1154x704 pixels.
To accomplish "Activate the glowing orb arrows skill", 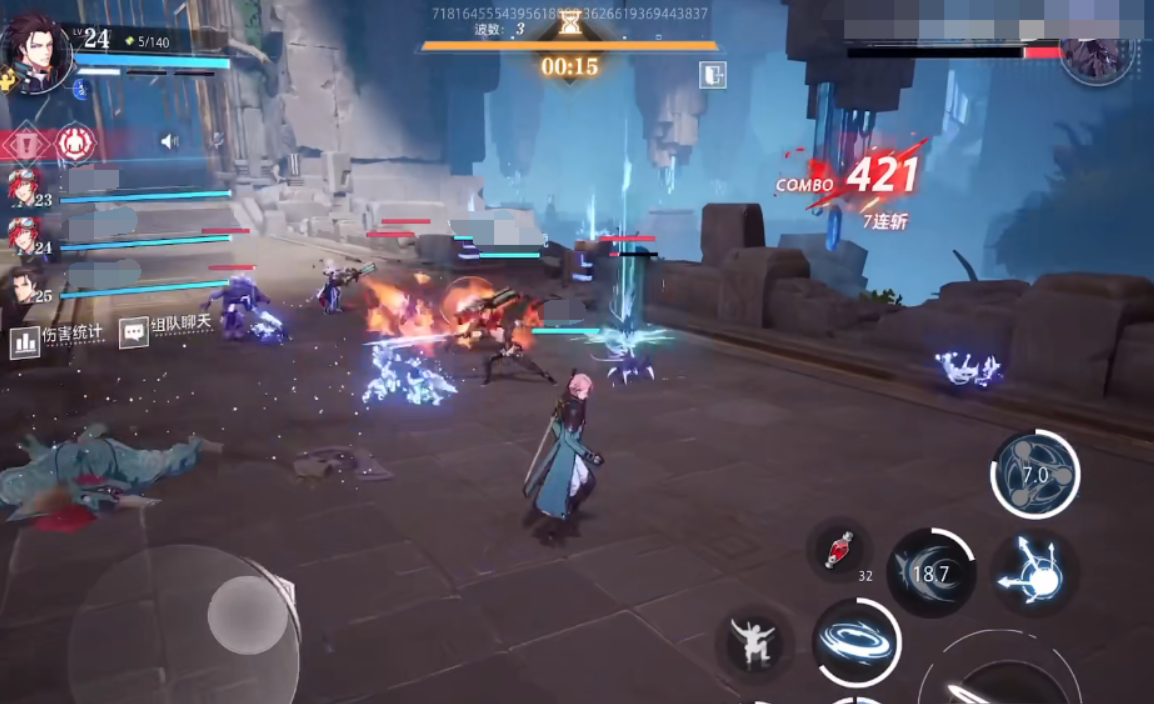I will (x=1035, y=575).
